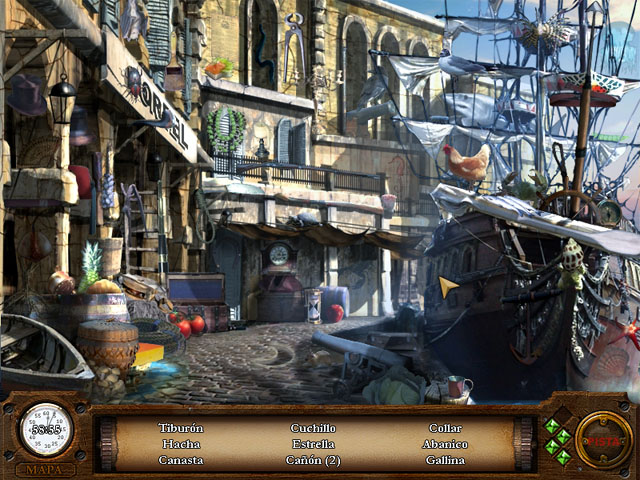
Task: Select Cuchillo in the object list
Action: point(313,428)
